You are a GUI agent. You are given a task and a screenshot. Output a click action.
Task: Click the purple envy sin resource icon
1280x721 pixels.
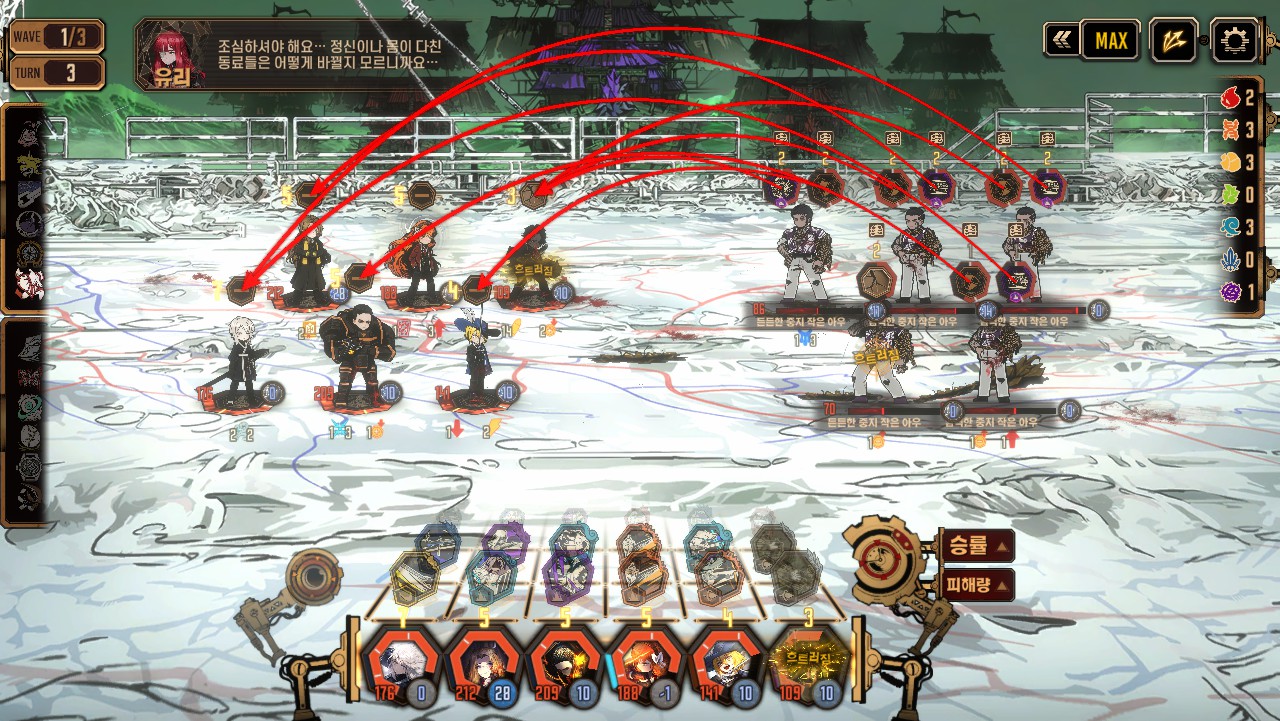1231,292
